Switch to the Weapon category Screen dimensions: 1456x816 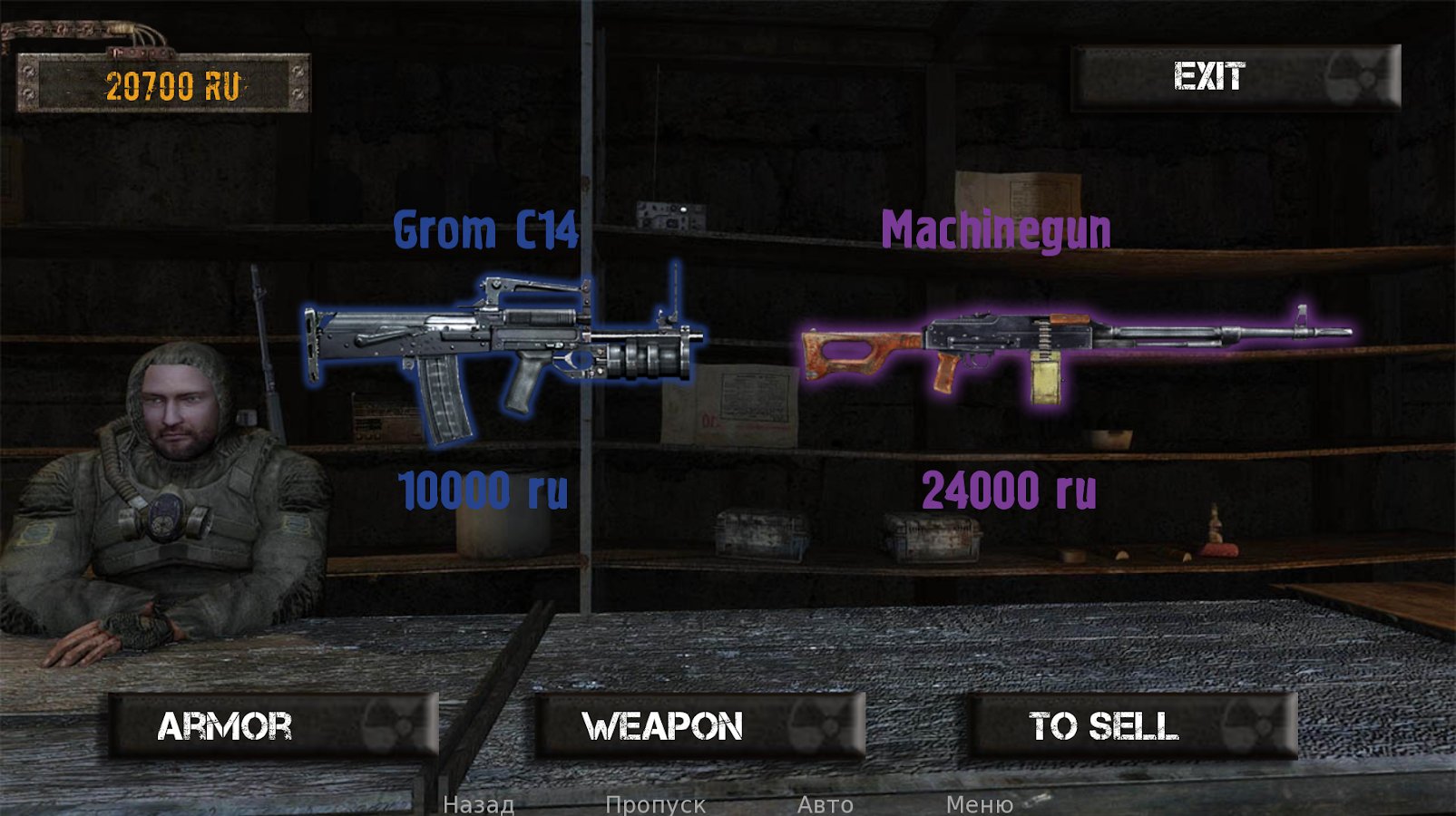pos(699,725)
